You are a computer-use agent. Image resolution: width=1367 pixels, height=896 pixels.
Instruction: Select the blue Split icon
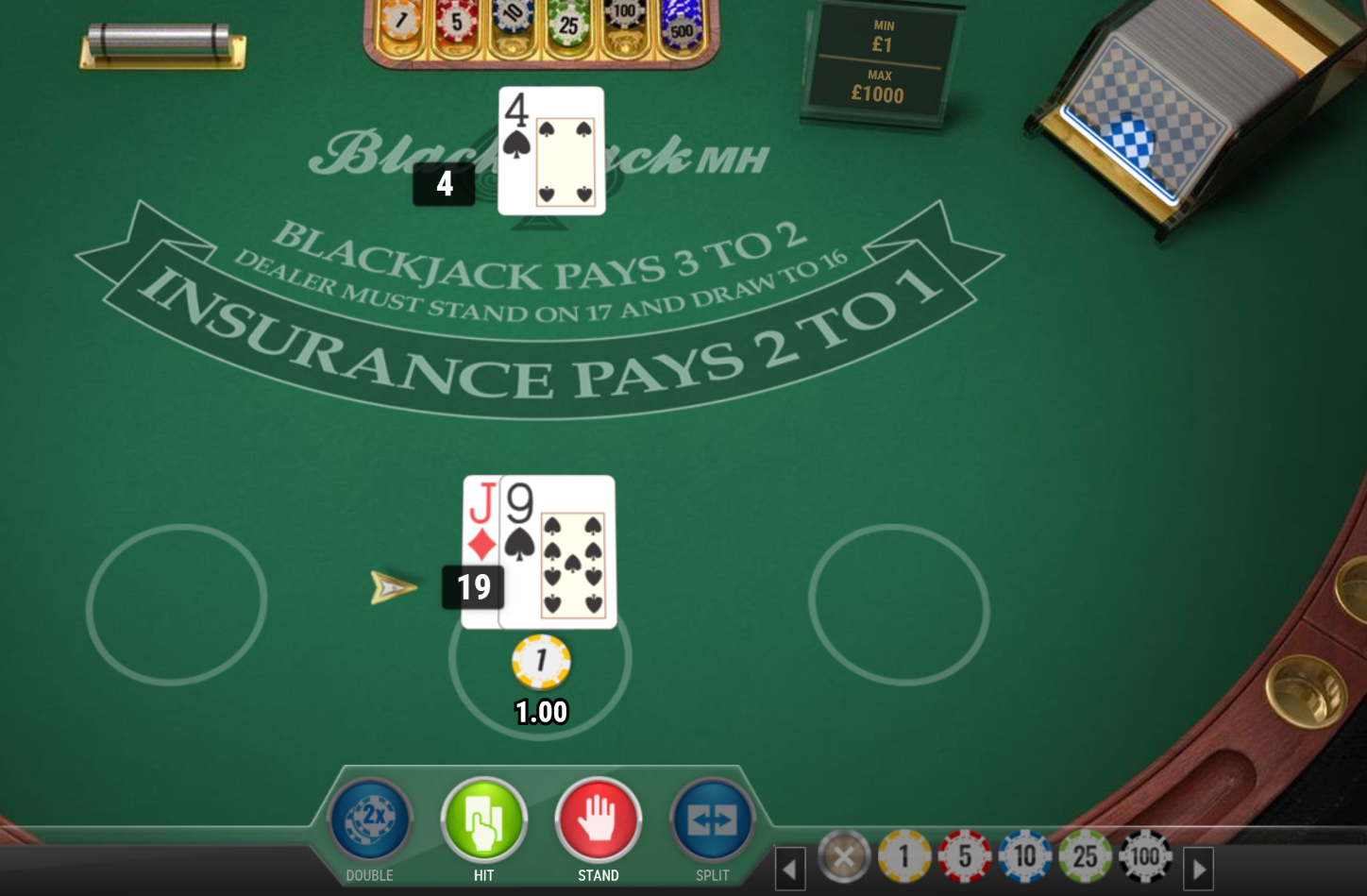(x=712, y=820)
